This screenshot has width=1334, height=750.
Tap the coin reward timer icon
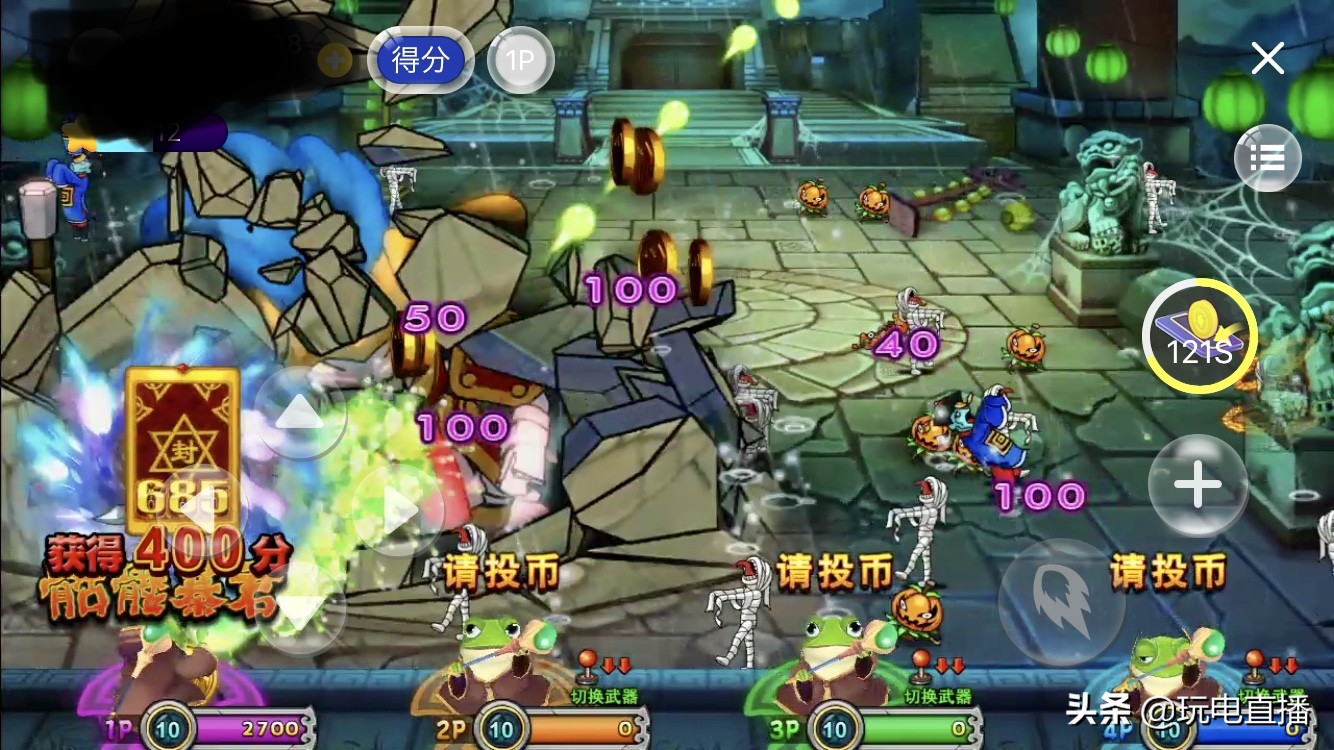click(x=1199, y=337)
